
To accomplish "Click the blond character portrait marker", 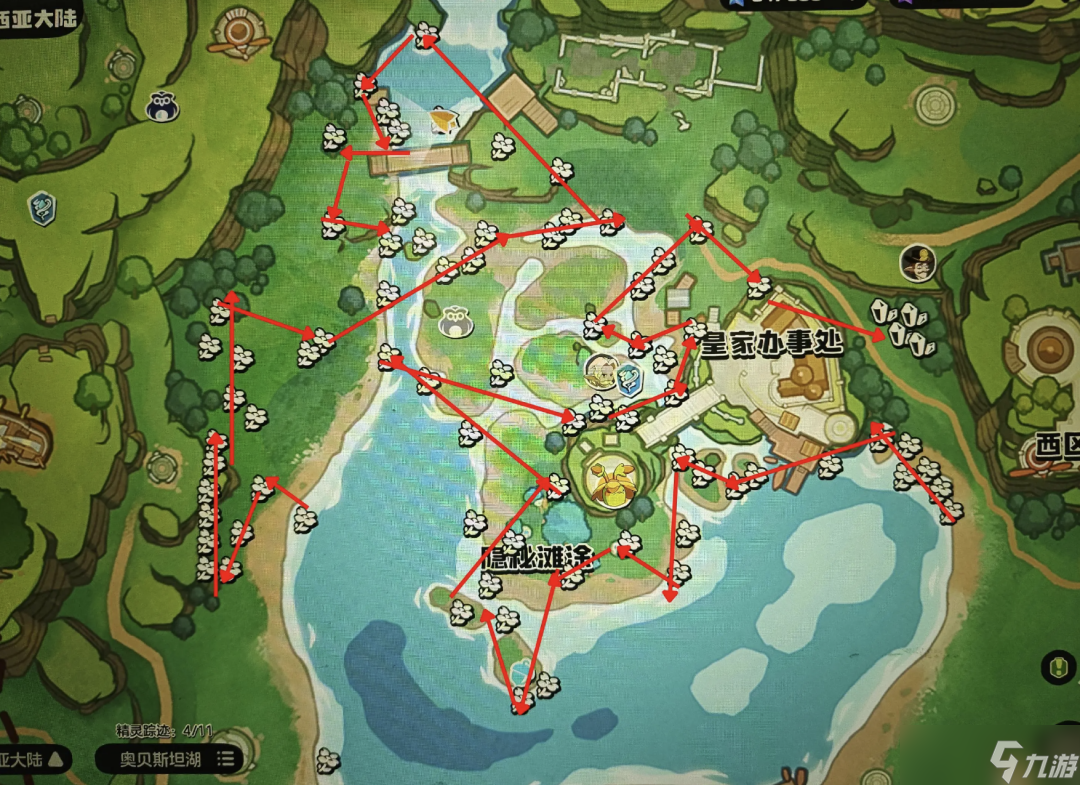I will point(600,369).
